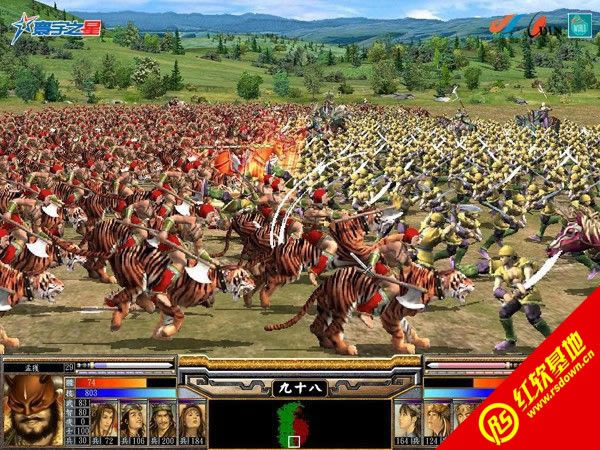The image size is (600, 450).
Task: Pick the officer portrait with 200 troops
Action: click(x=162, y=418)
